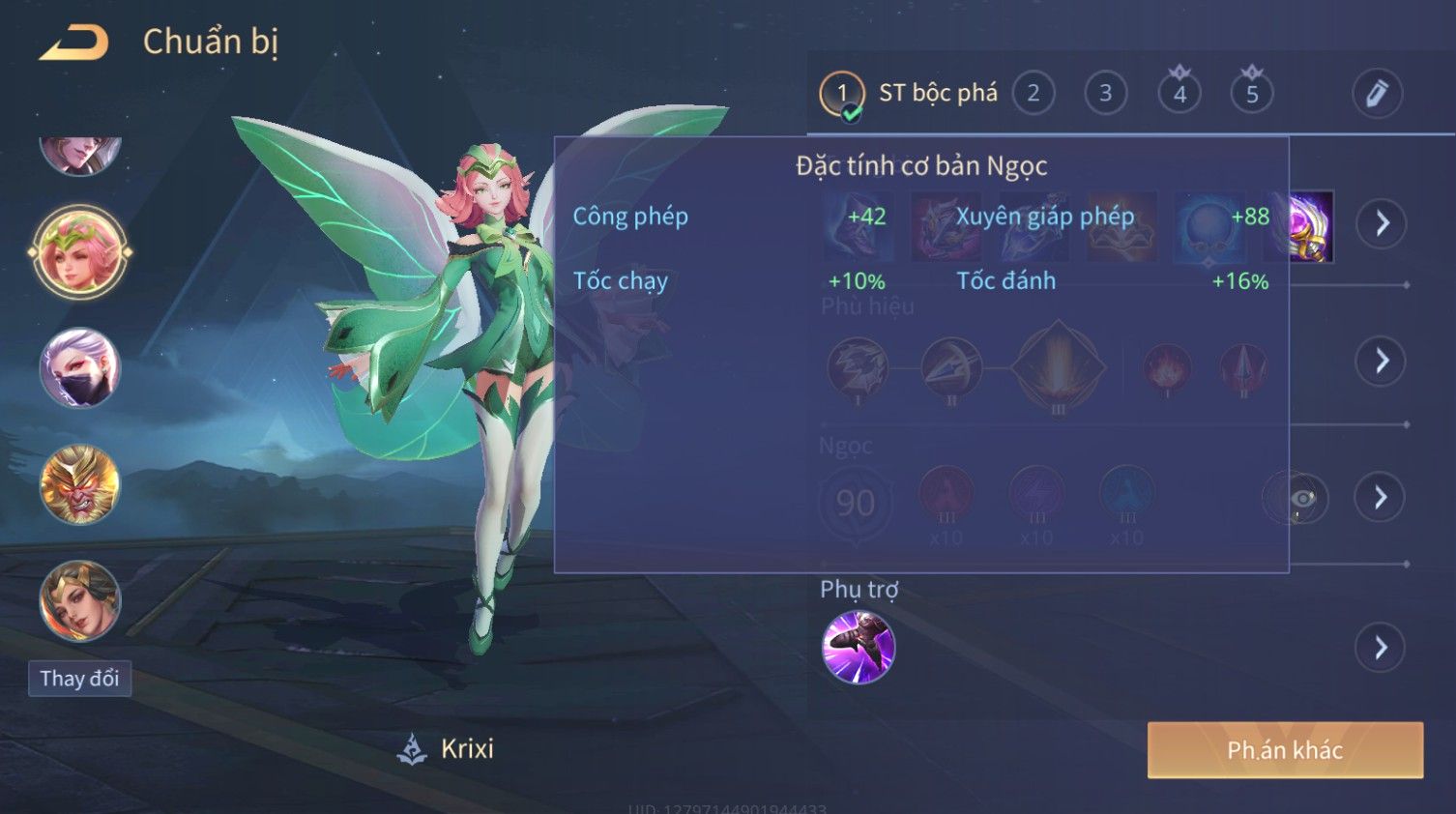Open loadout preset 5

(1252, 94)
